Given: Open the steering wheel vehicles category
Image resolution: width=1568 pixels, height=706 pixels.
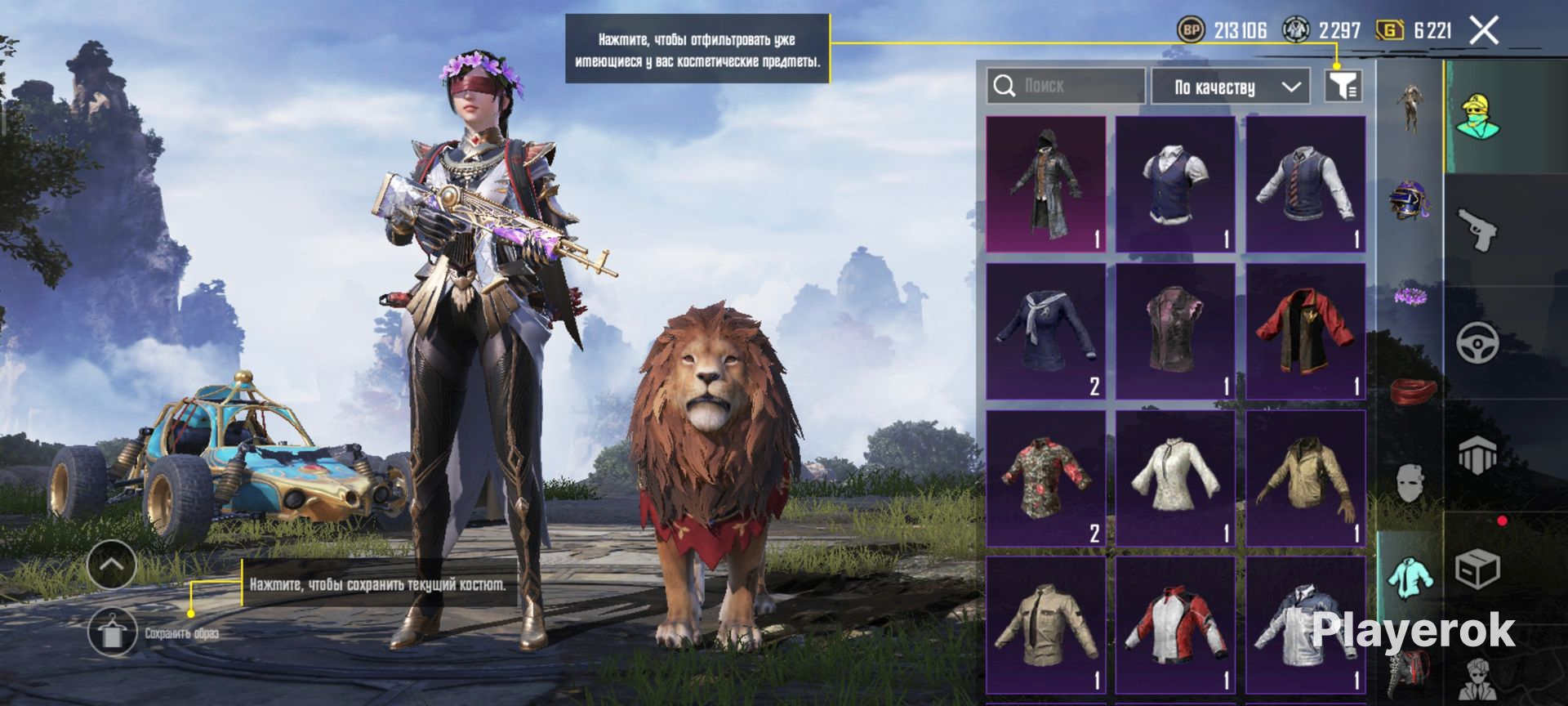Looking at the screenshot, I should (1478, 343).
